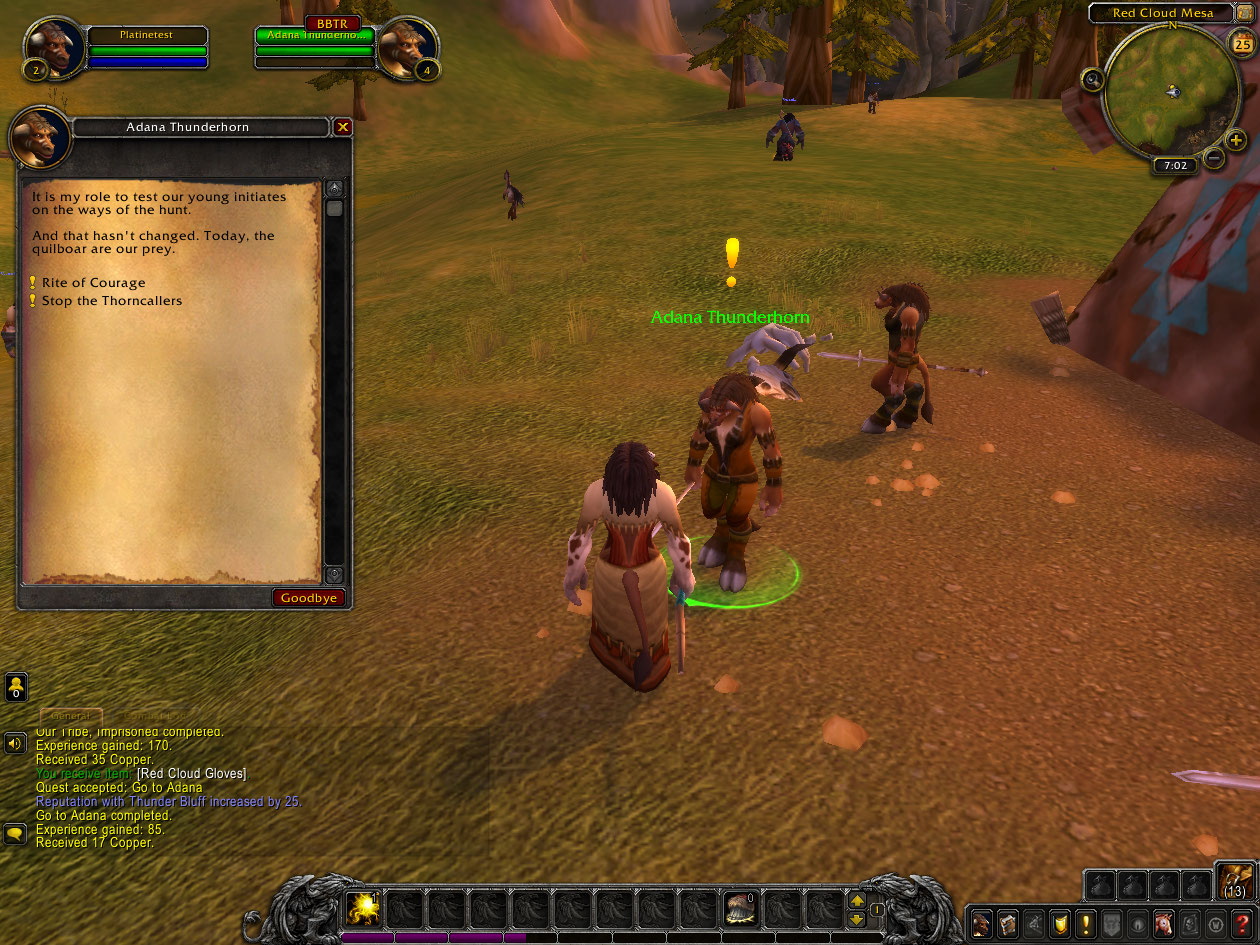The height and width of the screenshot is (945, 1260).
Task: Open the calendar showing day 25
Action: pos(1243,45)
